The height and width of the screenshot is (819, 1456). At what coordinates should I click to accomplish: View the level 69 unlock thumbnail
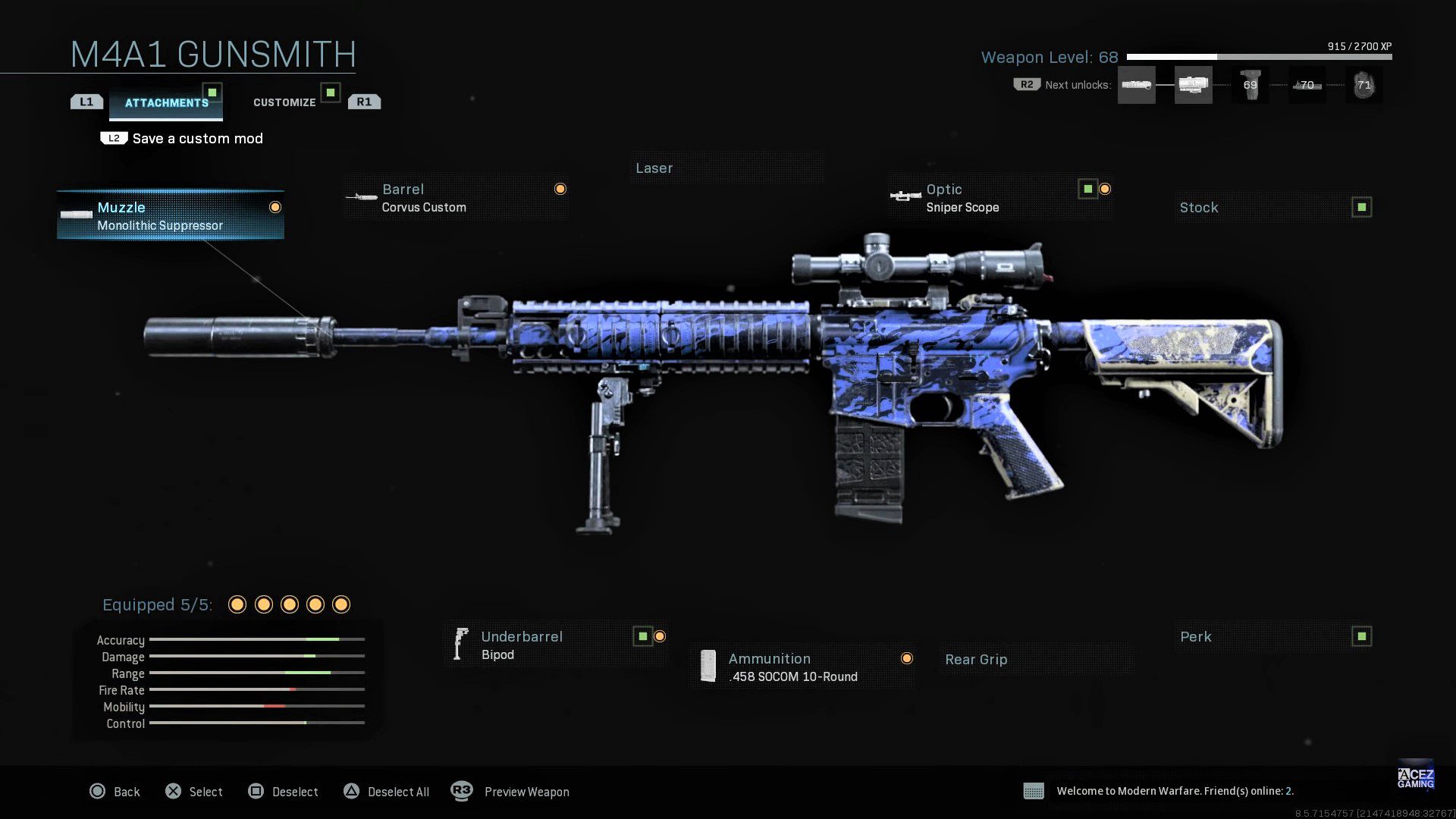pyautogui.click(x=1250, y=85)
